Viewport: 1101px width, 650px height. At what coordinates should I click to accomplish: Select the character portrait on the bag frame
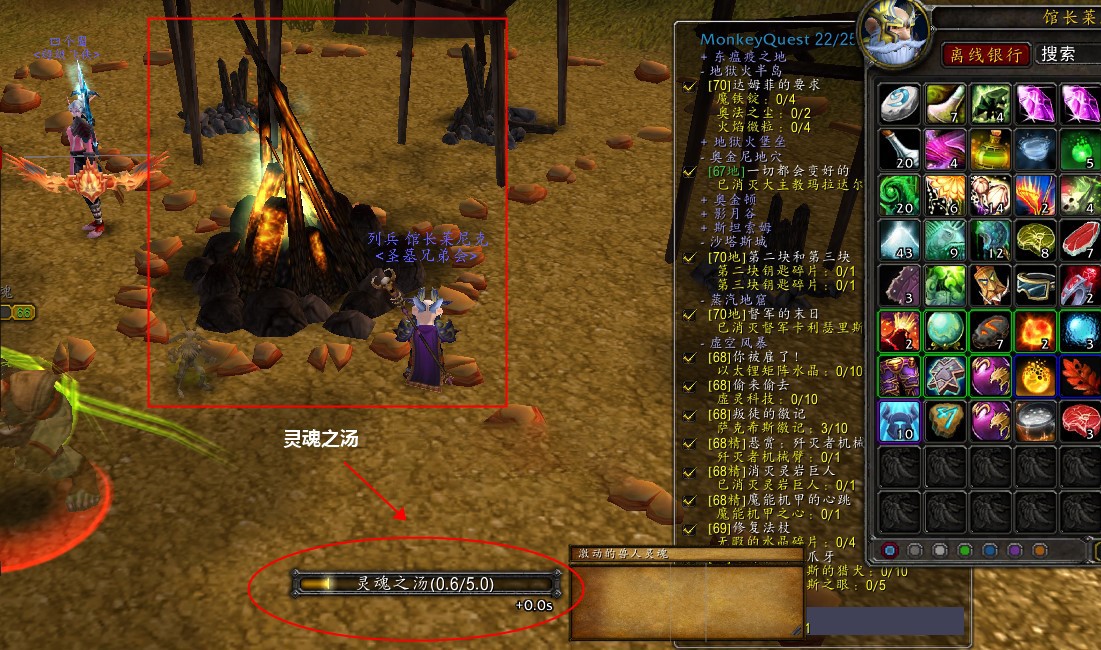coord(895,30)
